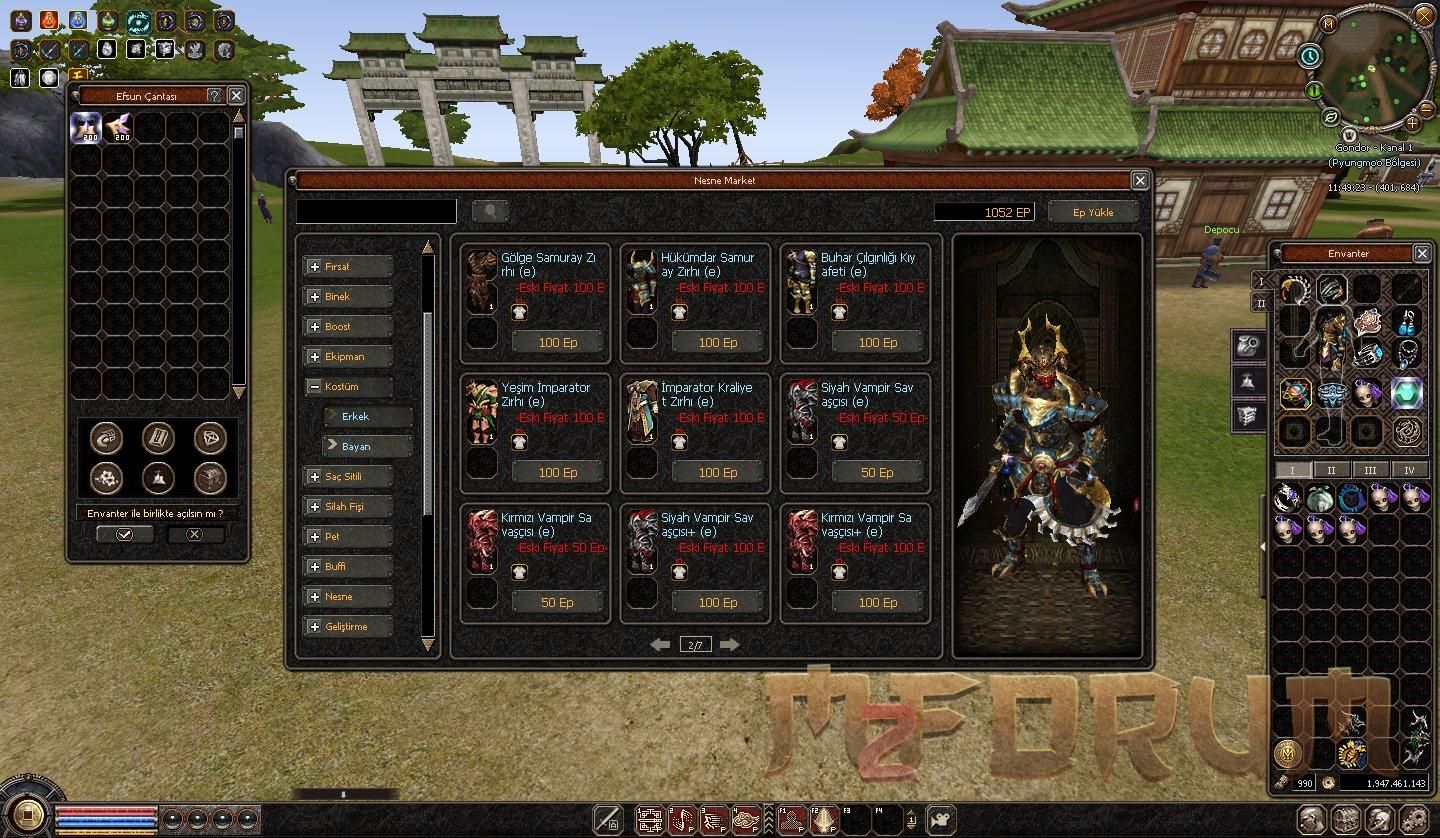Close the Envanter window
The width and height of the screenshot is (1440, 838).
click(x=1421, y=253)
